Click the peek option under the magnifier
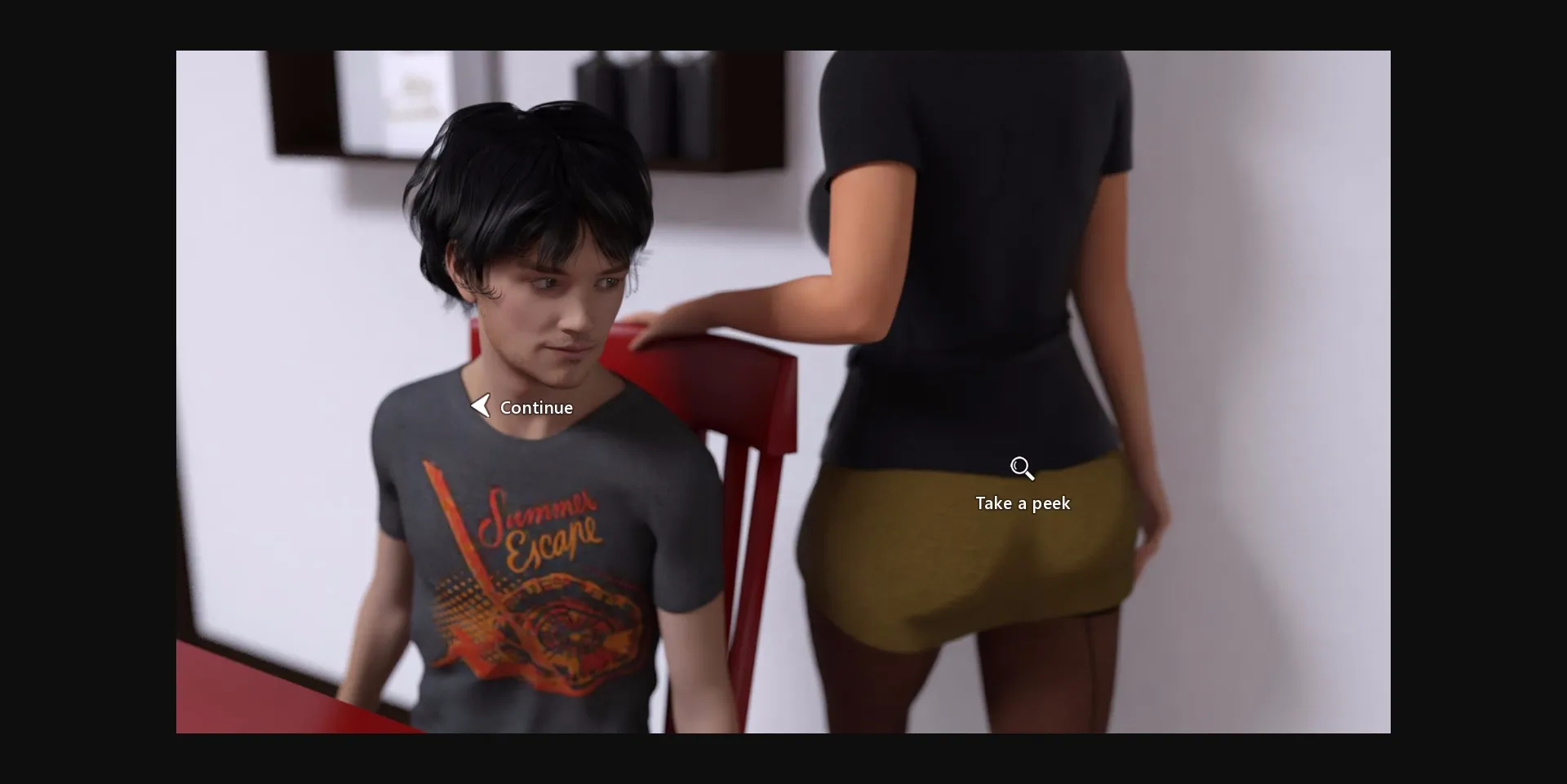1567x784 pixels. (x=1023, y=503)
